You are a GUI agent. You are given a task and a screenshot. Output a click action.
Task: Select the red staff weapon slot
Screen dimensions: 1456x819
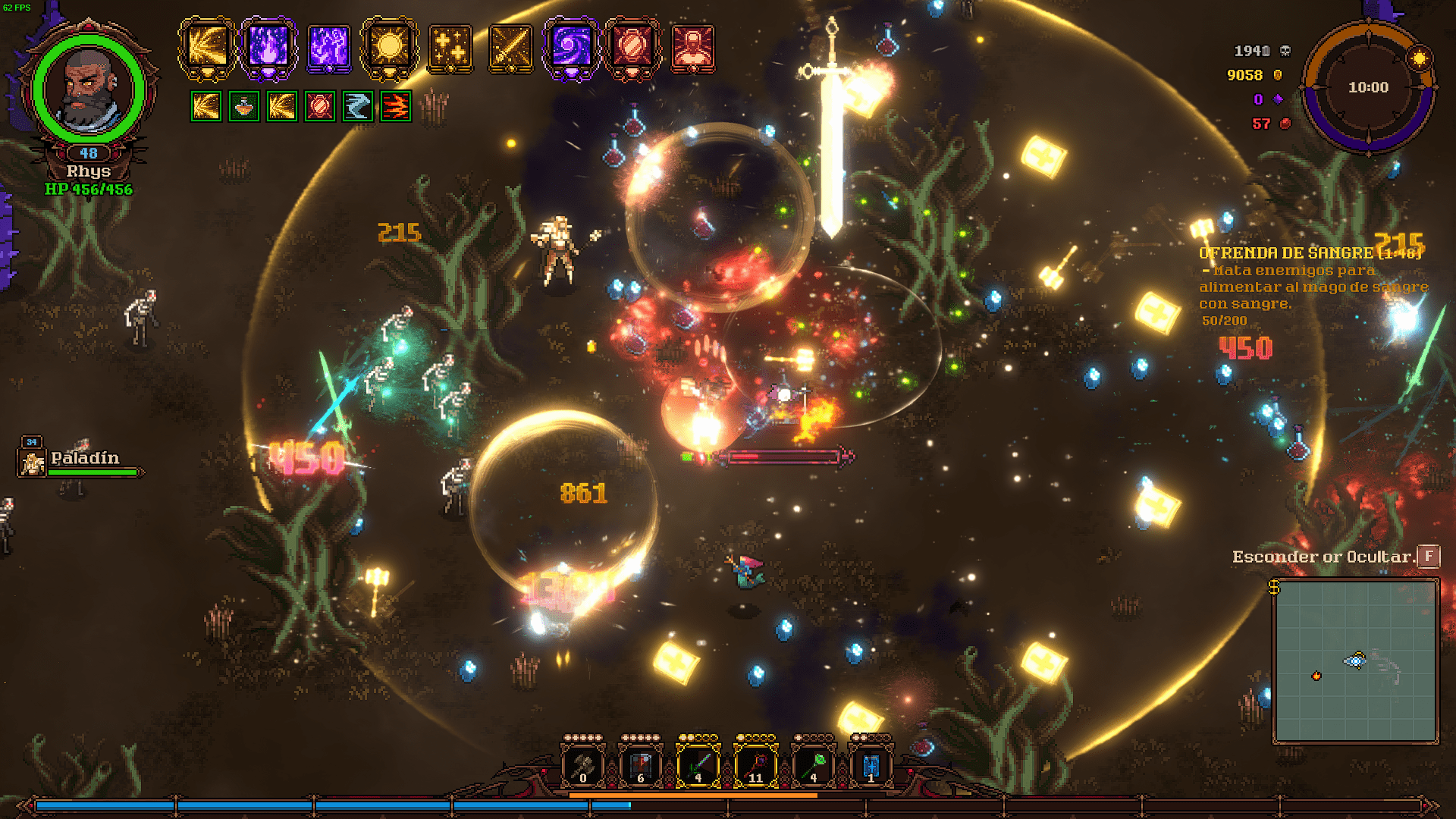755,765
